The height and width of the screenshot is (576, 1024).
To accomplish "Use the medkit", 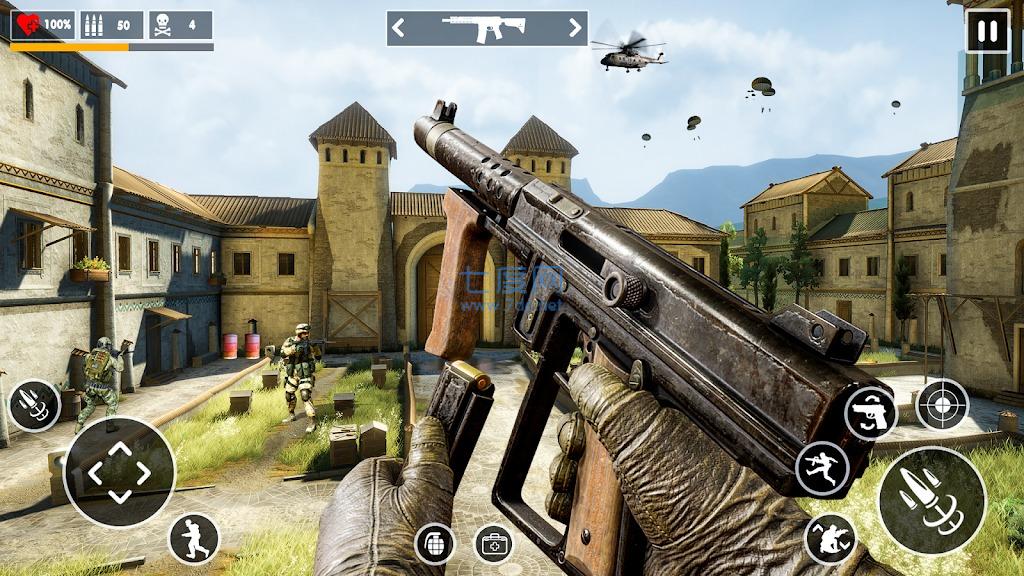I will pyautogui.click(x=493, y=543).
